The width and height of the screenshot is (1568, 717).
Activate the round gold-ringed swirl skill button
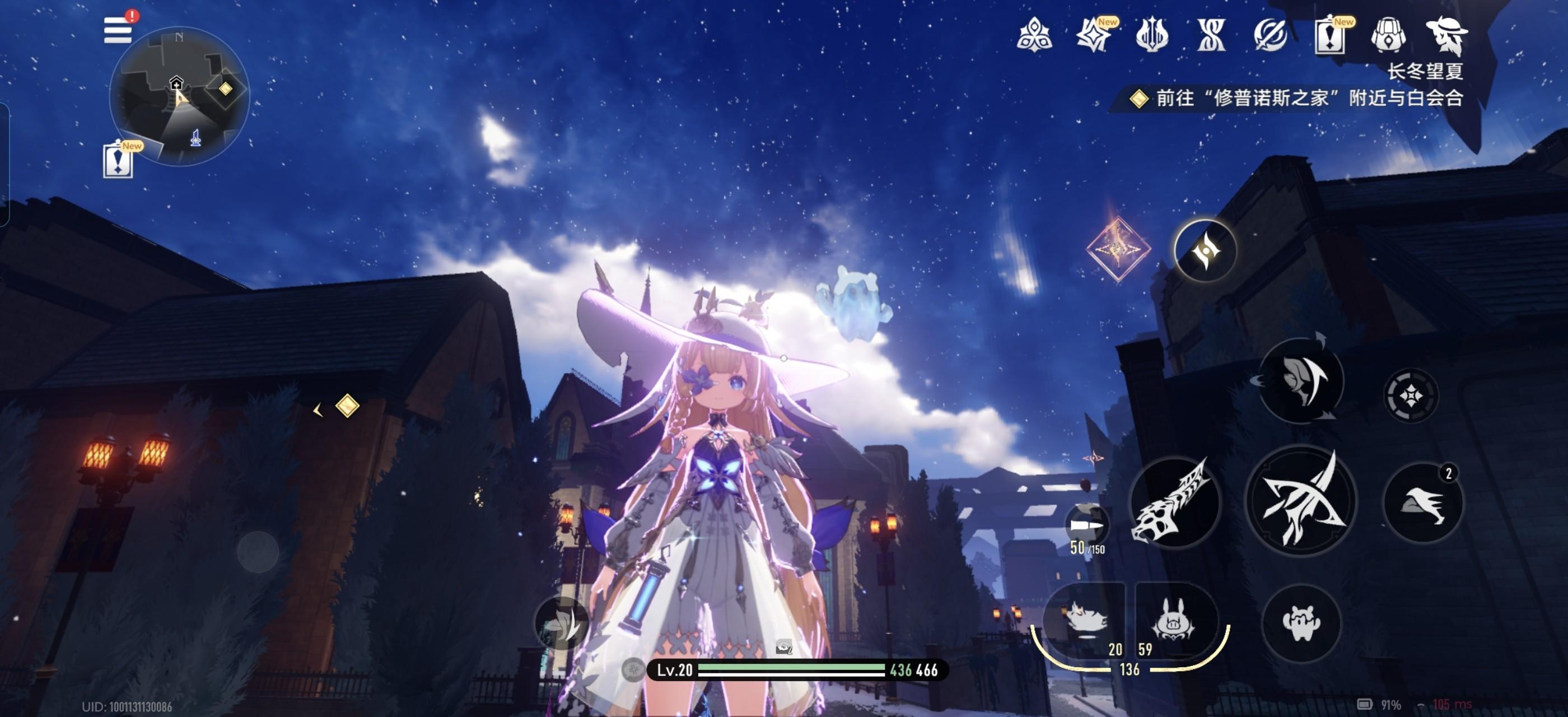[1205, 250]
